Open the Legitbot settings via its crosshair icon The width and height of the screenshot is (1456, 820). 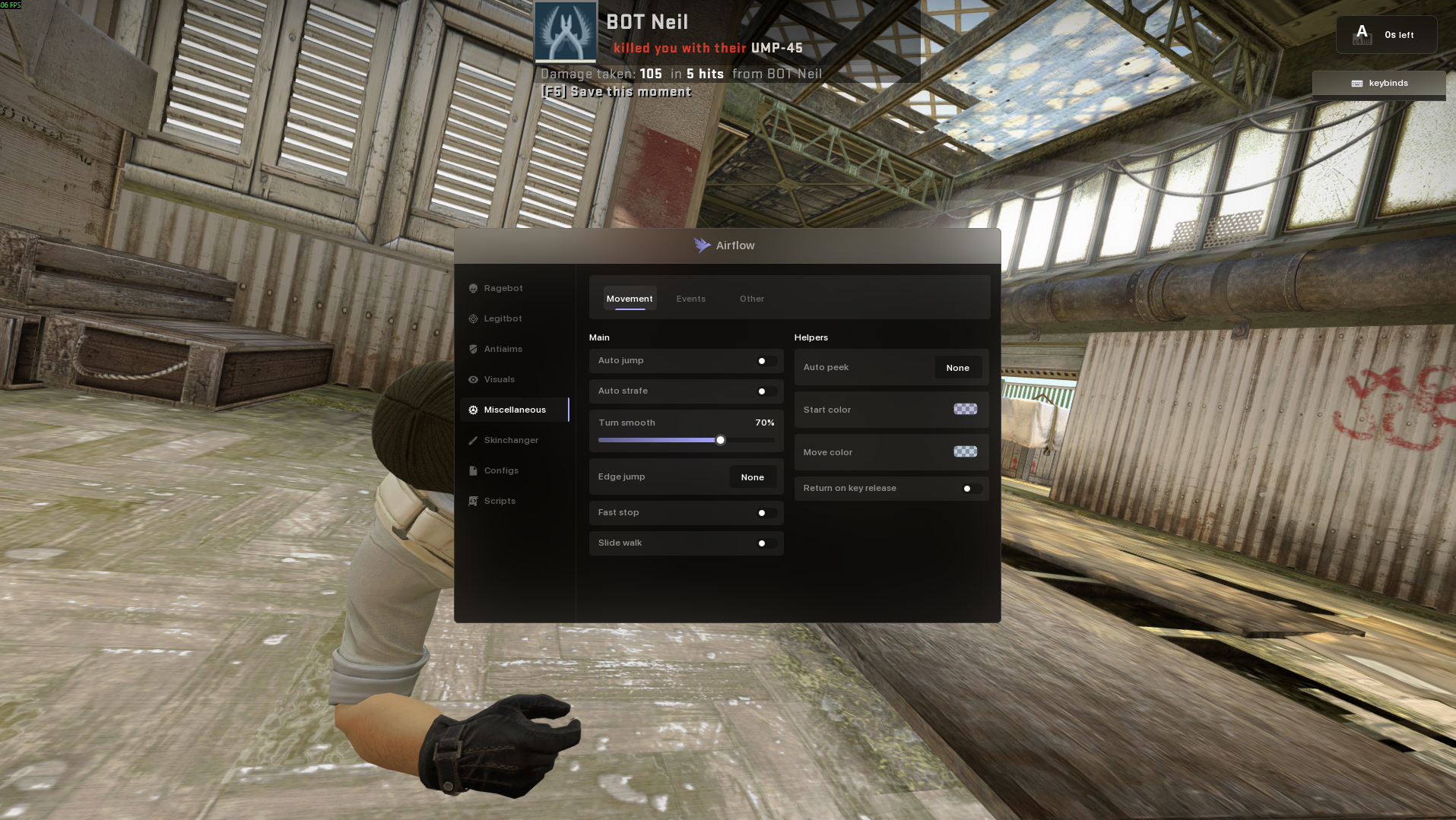tap(472, 318)
